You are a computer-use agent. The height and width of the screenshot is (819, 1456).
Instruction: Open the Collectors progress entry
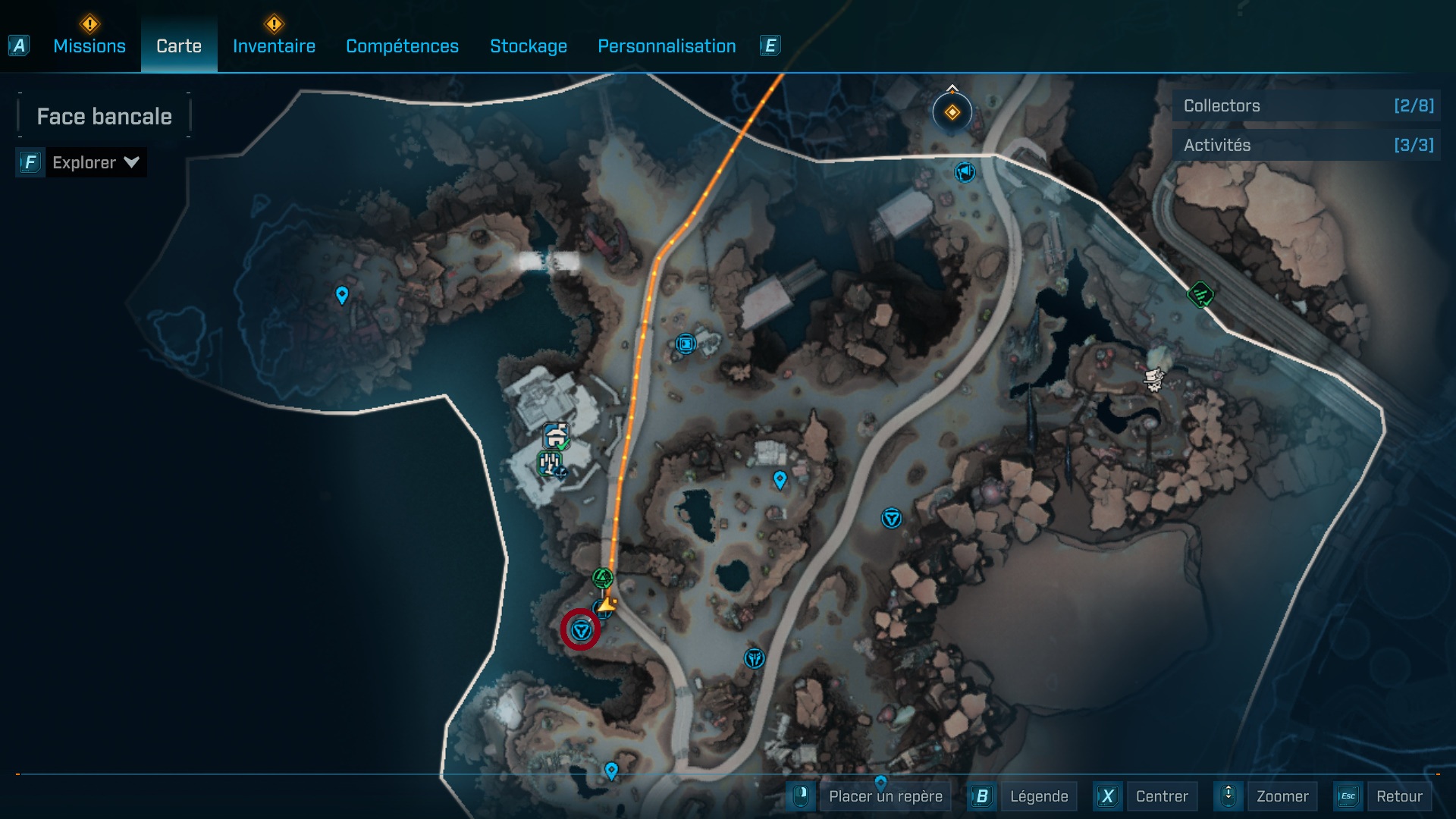tap(1306, 106)
